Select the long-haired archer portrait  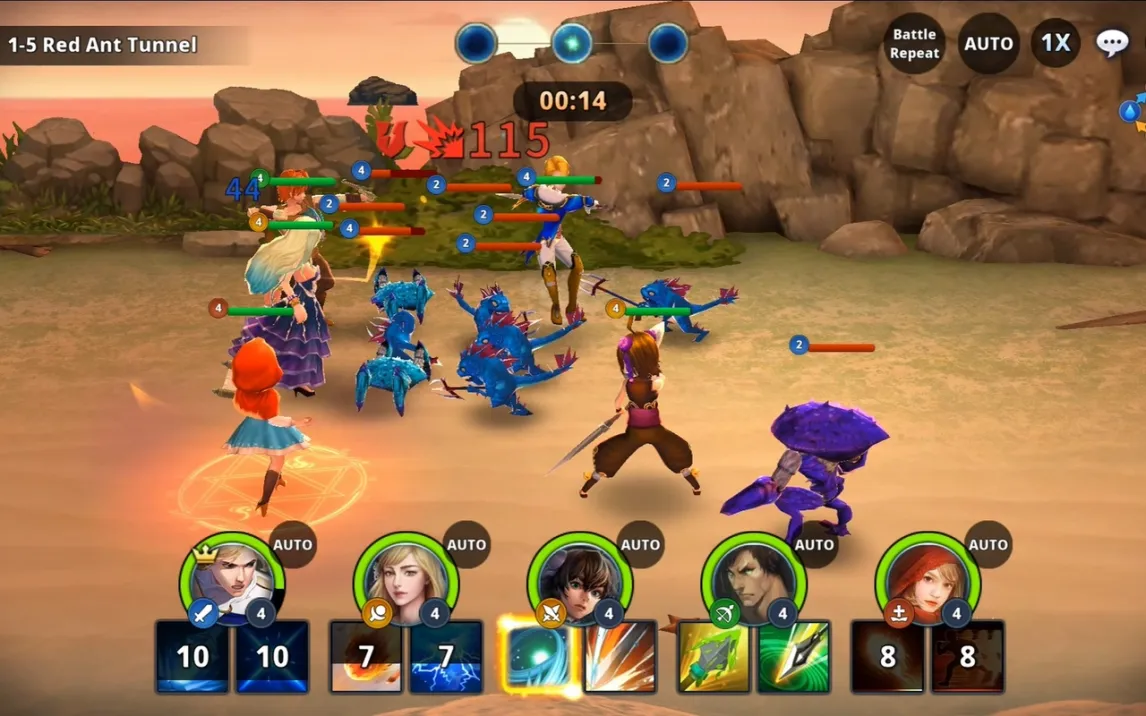(x=754, y=579)
